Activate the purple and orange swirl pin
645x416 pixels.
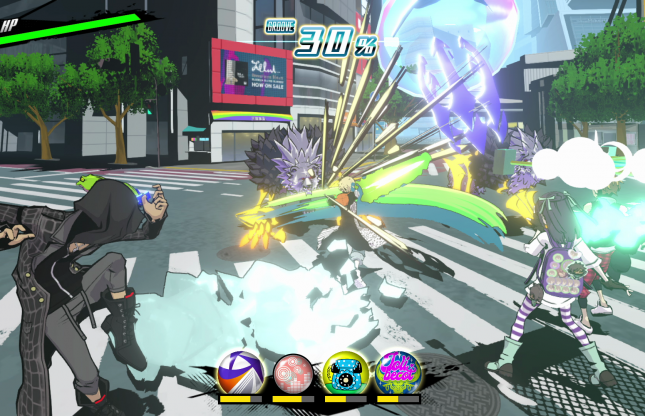point(240,373)
